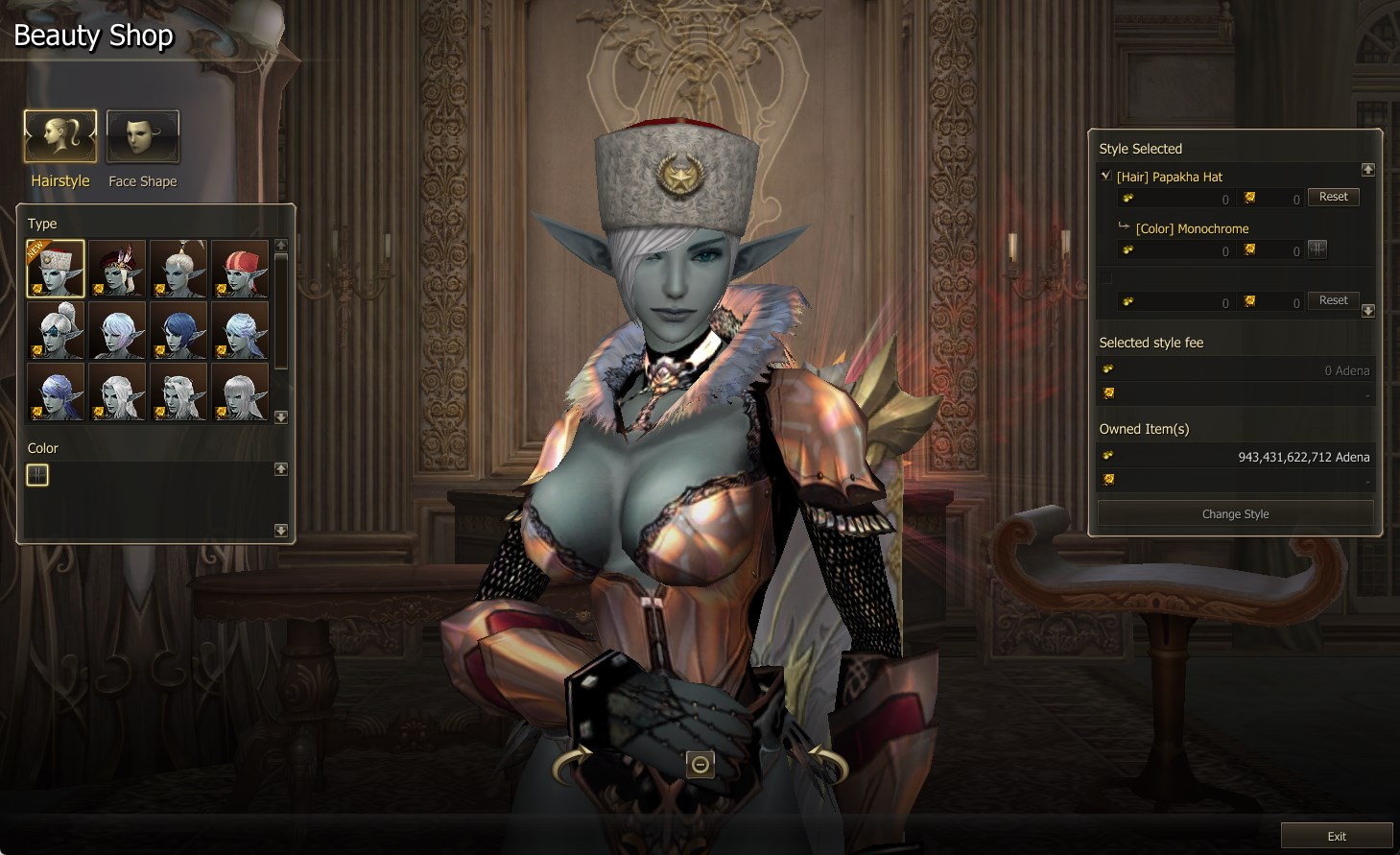Image resolution: width=1400 pixels, height=855 pixels.
Task: Reset the Papakha Hat hair selection
Action: click(1333, 197)
